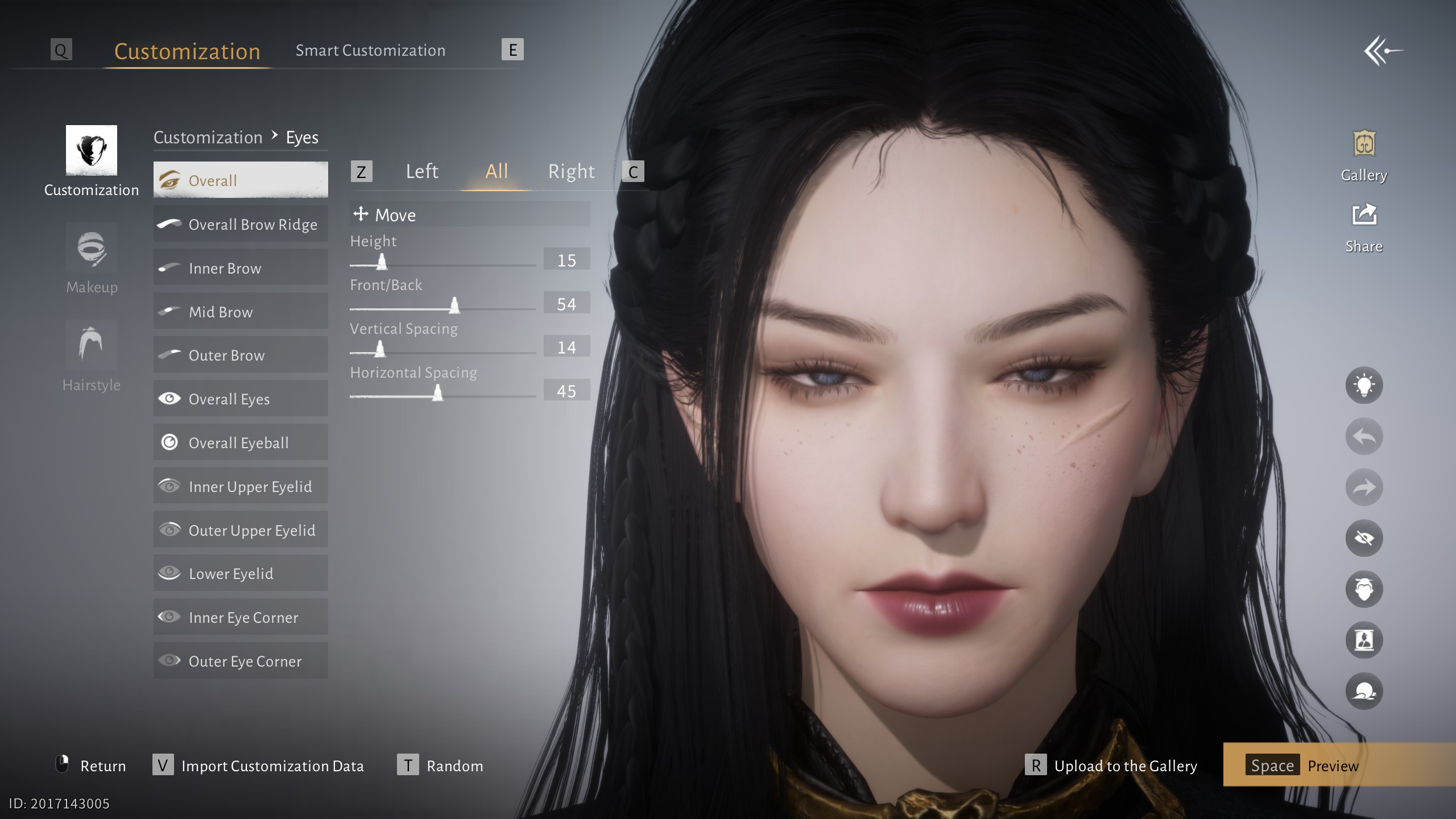Image resolution: width=1456 pixels, height=819 pixels.
Task: Choose the Lower Eyelid entry
Action: [241, 573]
